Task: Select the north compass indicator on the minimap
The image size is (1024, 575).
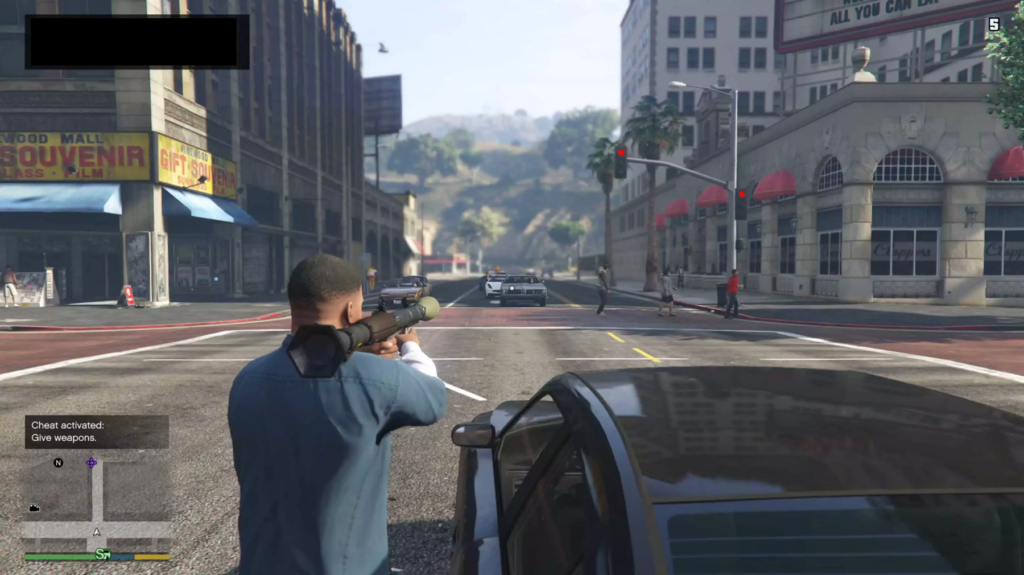Action: tap(58, 463)
